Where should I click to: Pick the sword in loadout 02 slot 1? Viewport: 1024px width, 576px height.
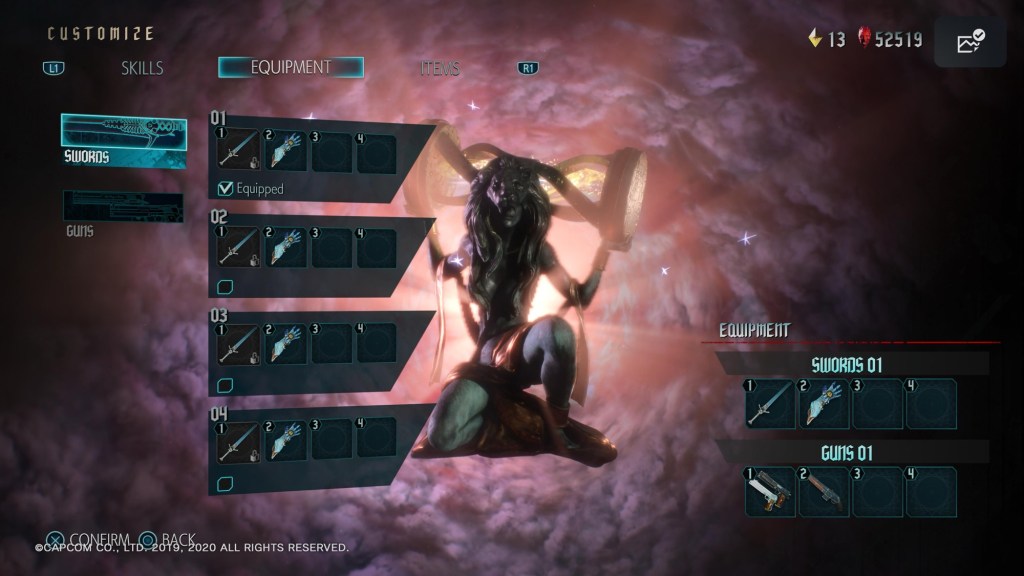pyautogui.click(x=239, y=248)
